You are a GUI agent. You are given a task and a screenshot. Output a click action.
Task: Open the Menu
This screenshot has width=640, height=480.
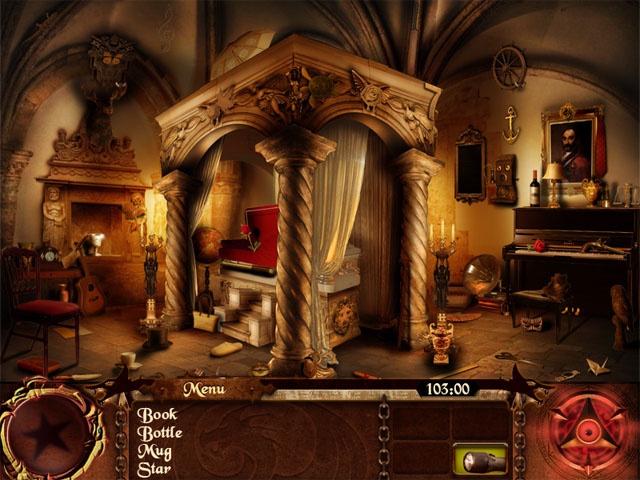[204, 389]
